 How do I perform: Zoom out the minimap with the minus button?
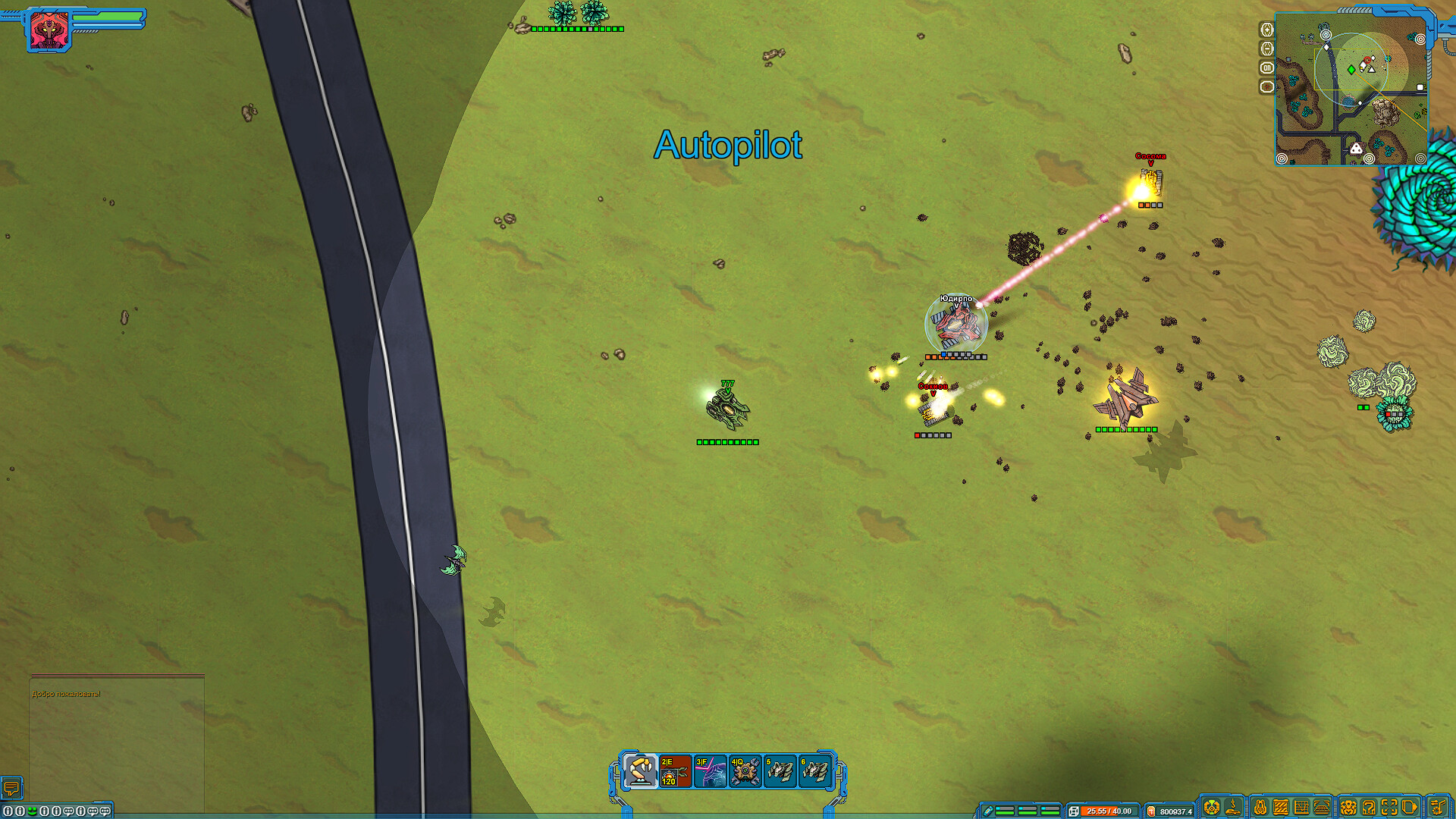[1266, 48]
